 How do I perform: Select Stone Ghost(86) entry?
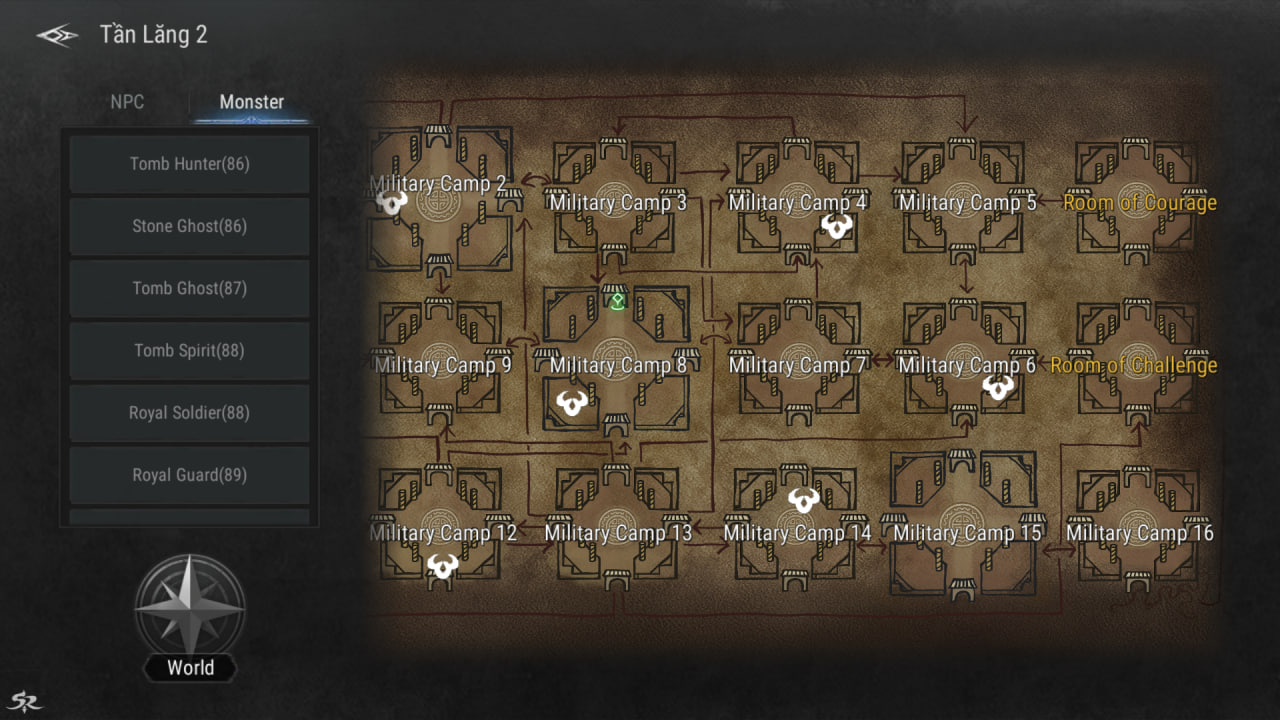pos(189,226)
